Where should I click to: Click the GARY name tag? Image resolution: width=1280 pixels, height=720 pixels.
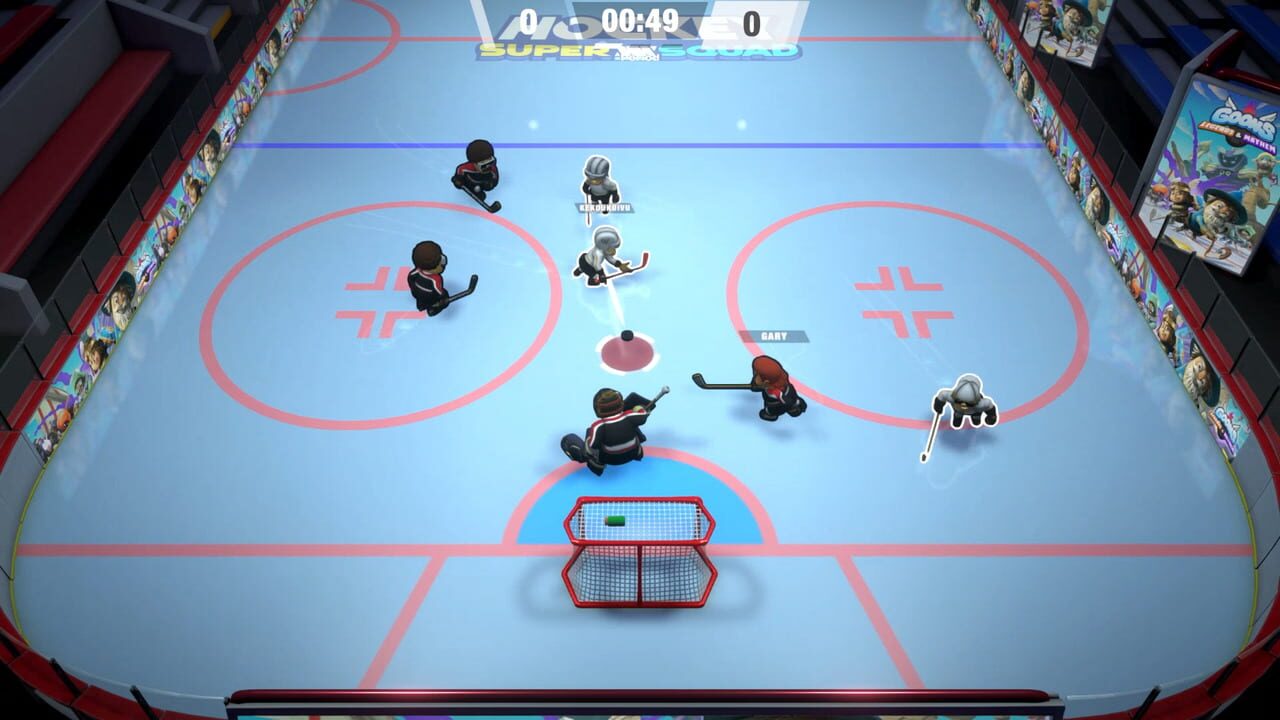pos(775,337)
